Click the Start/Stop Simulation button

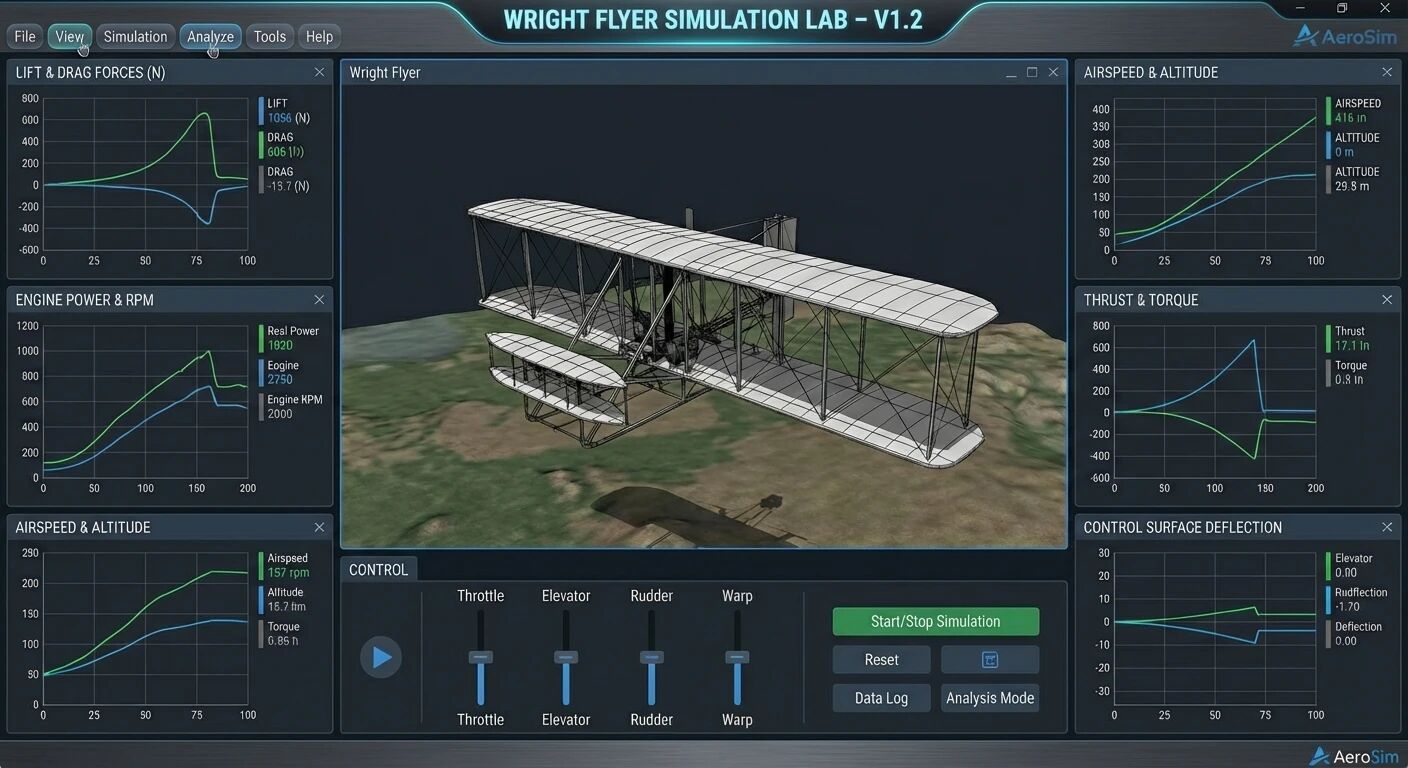pyautogui.click(x=935, y=621)
